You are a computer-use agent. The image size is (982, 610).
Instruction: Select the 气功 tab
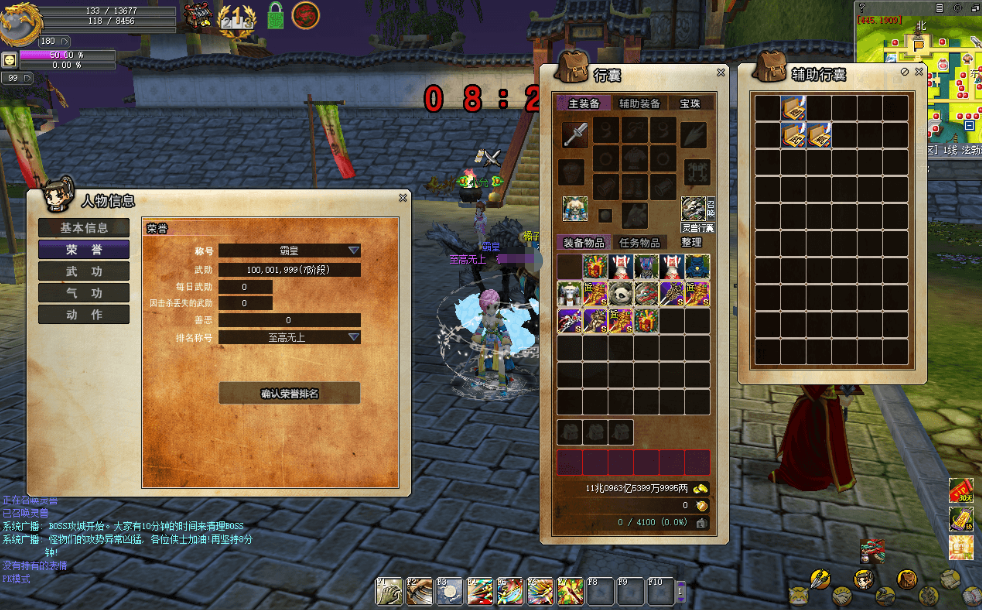84,293
